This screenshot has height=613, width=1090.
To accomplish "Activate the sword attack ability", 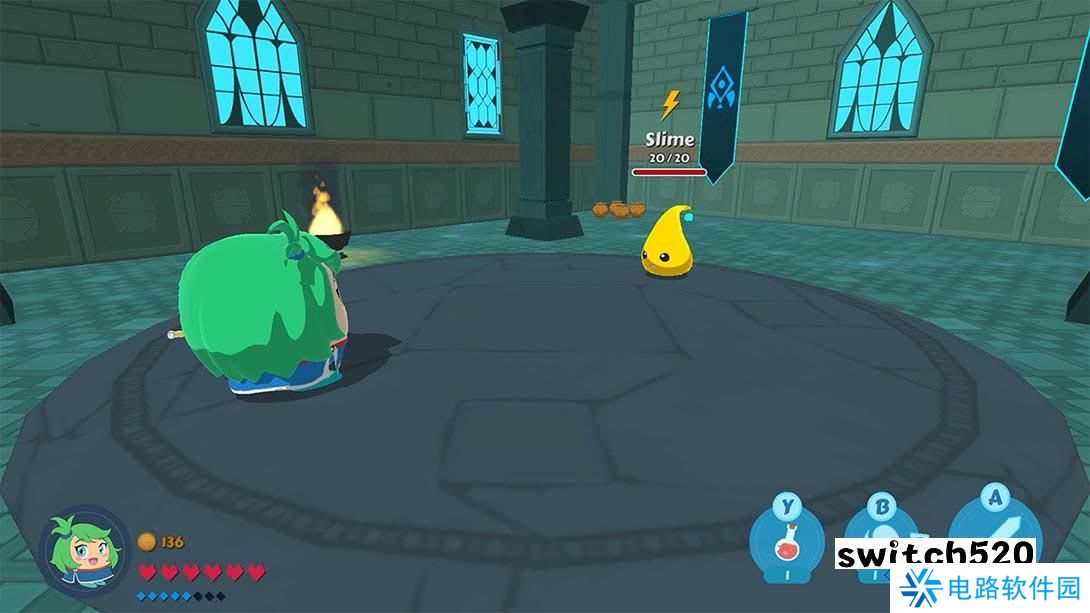I will [x=992, y=527].
